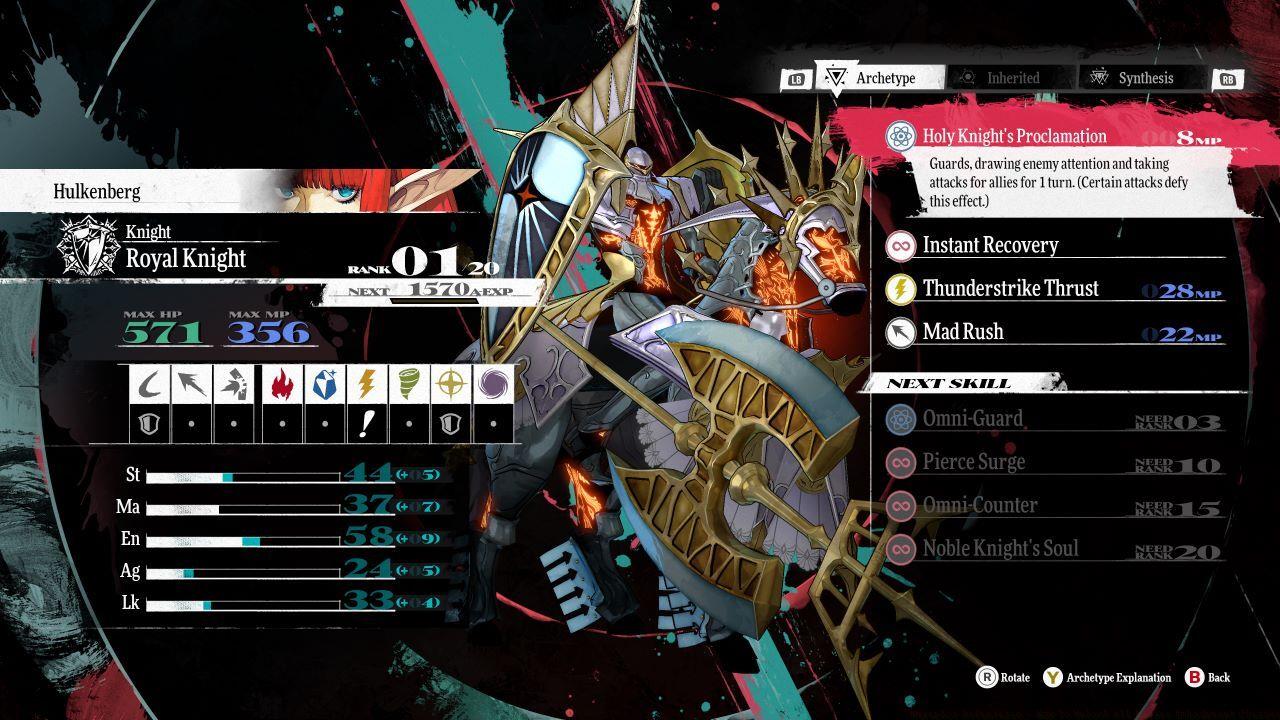
Task: Click the Thunderstrike Thrust lightning icon
Action: click(901, 289)
